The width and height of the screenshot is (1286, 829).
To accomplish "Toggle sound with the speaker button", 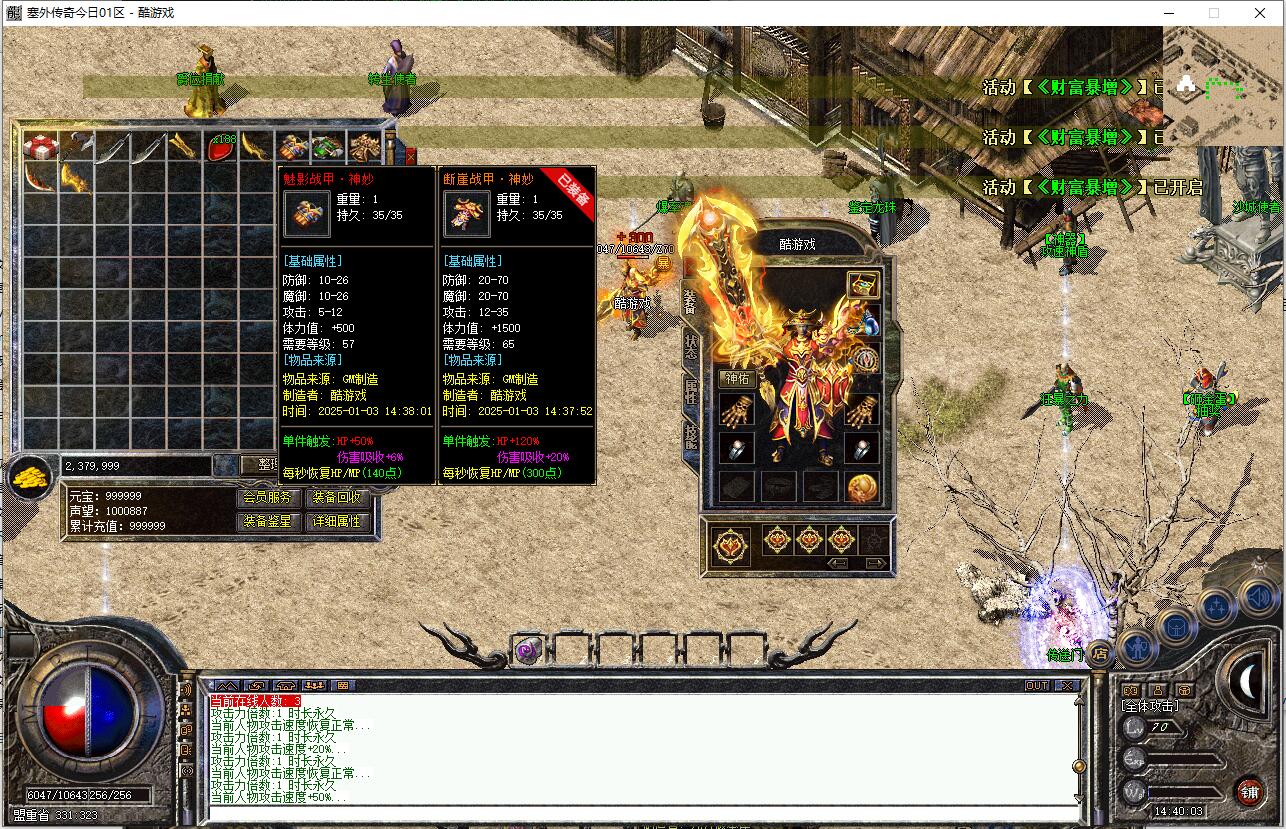I will [1259, 599].
